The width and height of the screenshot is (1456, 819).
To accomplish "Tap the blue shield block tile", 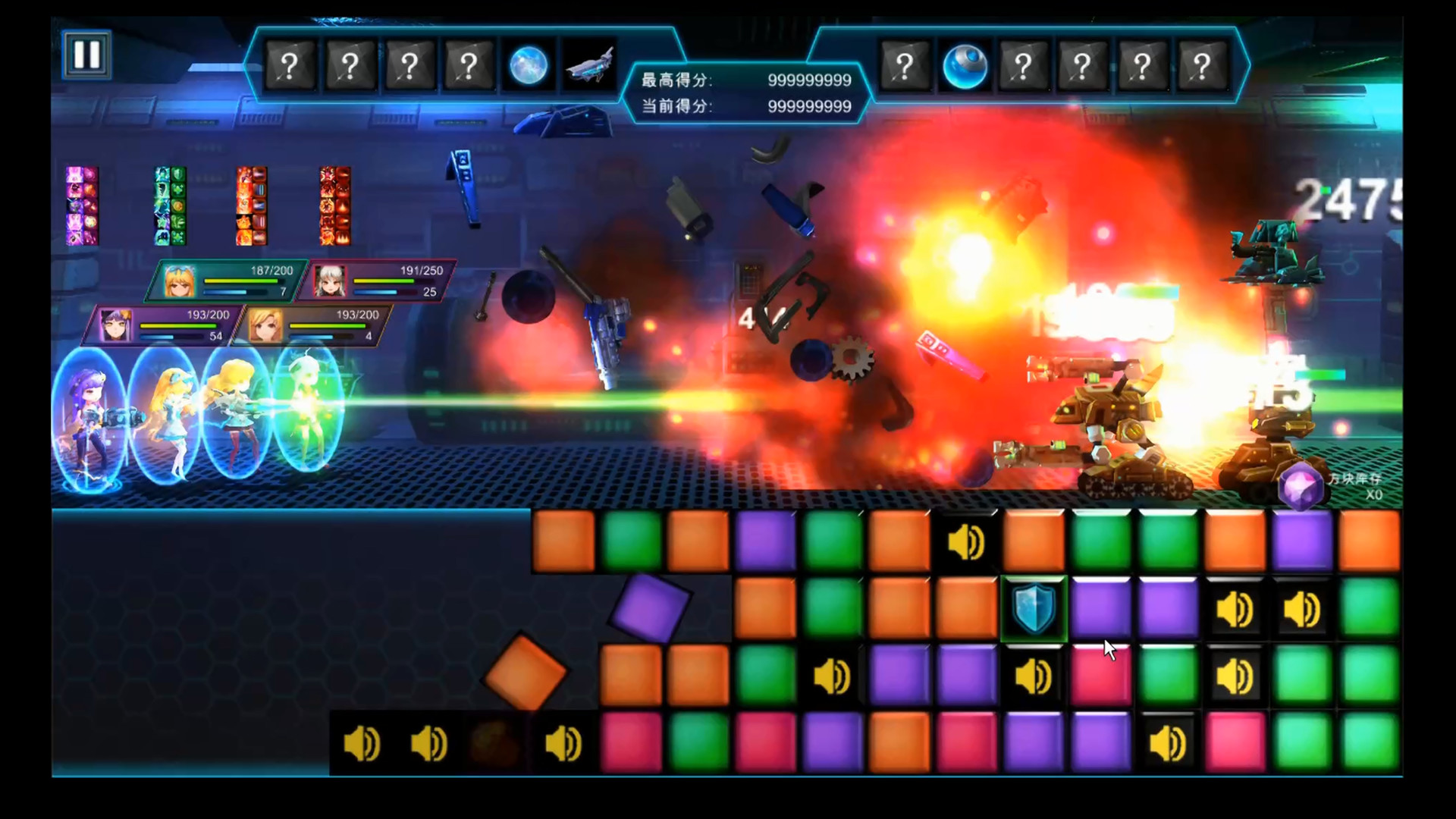I will coord(1034,609).
